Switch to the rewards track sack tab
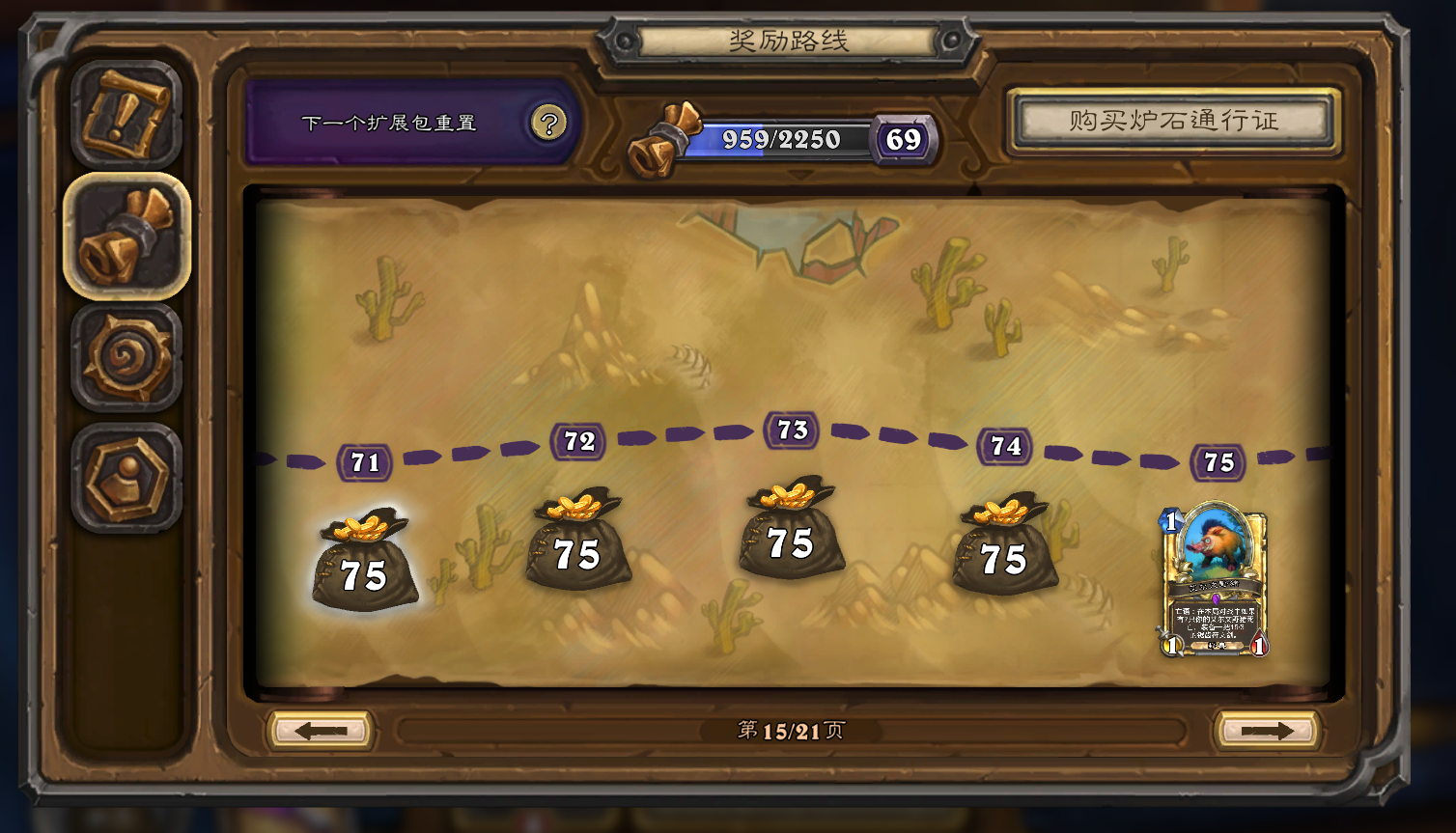 126,236
